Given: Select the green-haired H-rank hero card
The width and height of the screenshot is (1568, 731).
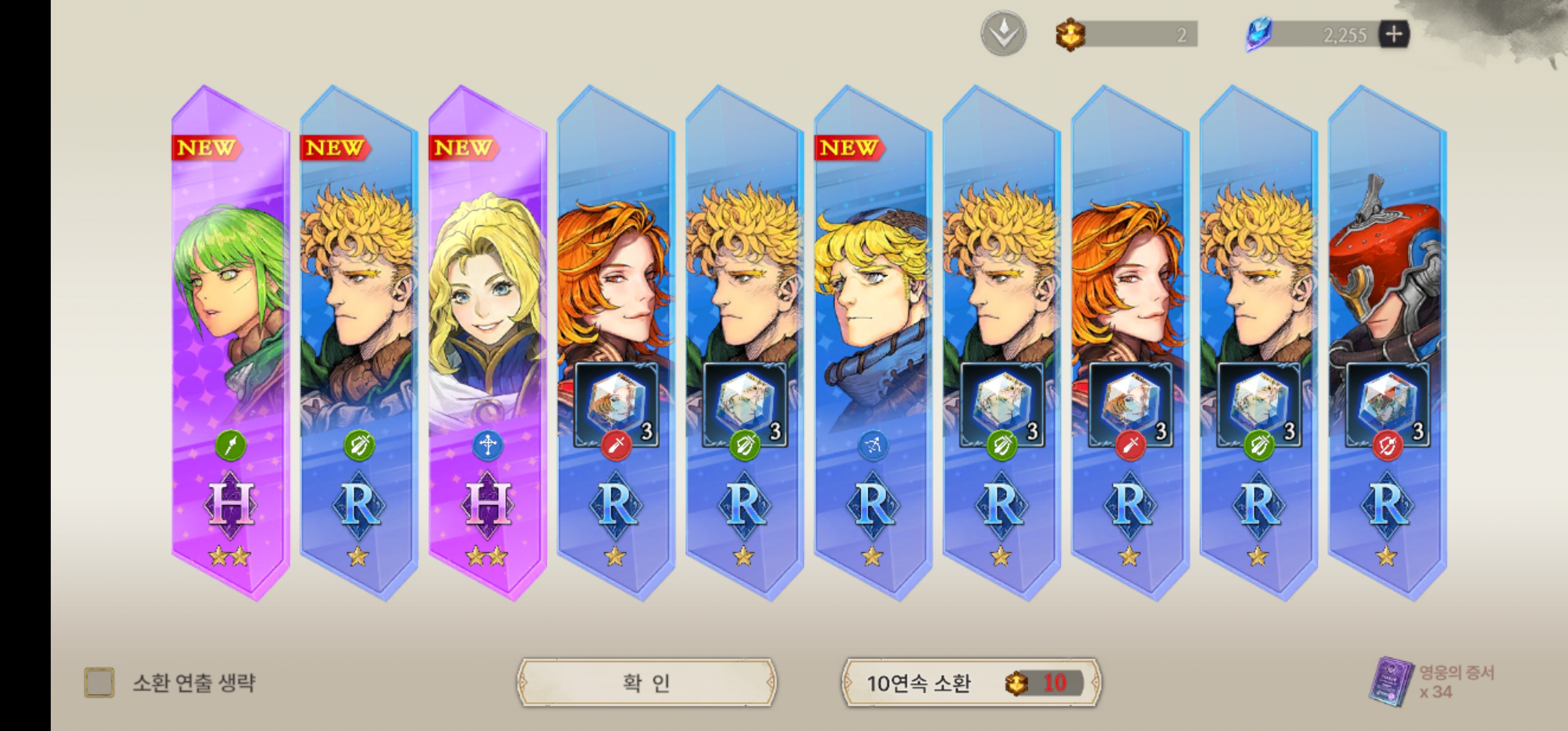Looking at the screenshot, I should tap(230, 341).
